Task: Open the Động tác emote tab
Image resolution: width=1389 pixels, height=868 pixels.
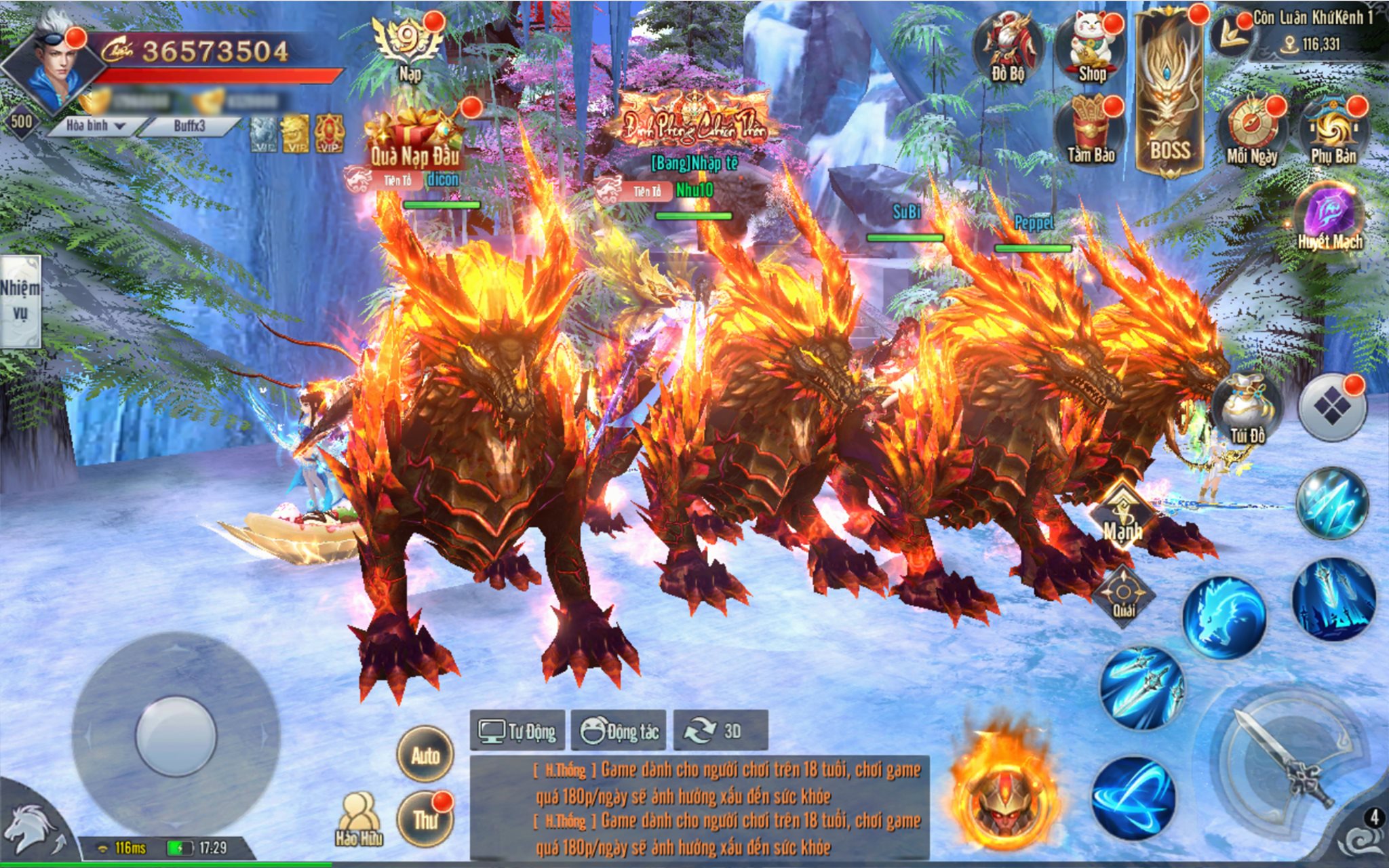Action: coord(619,731)
